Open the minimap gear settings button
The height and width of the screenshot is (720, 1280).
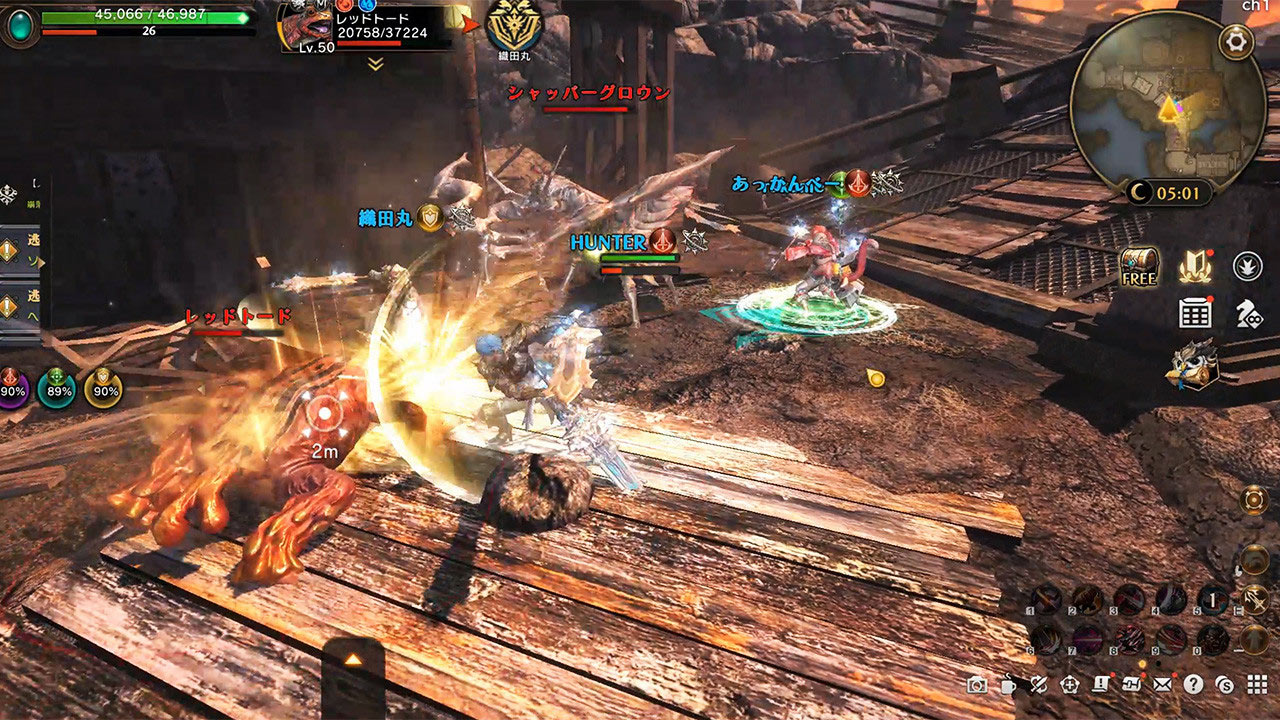(1236, 42)
